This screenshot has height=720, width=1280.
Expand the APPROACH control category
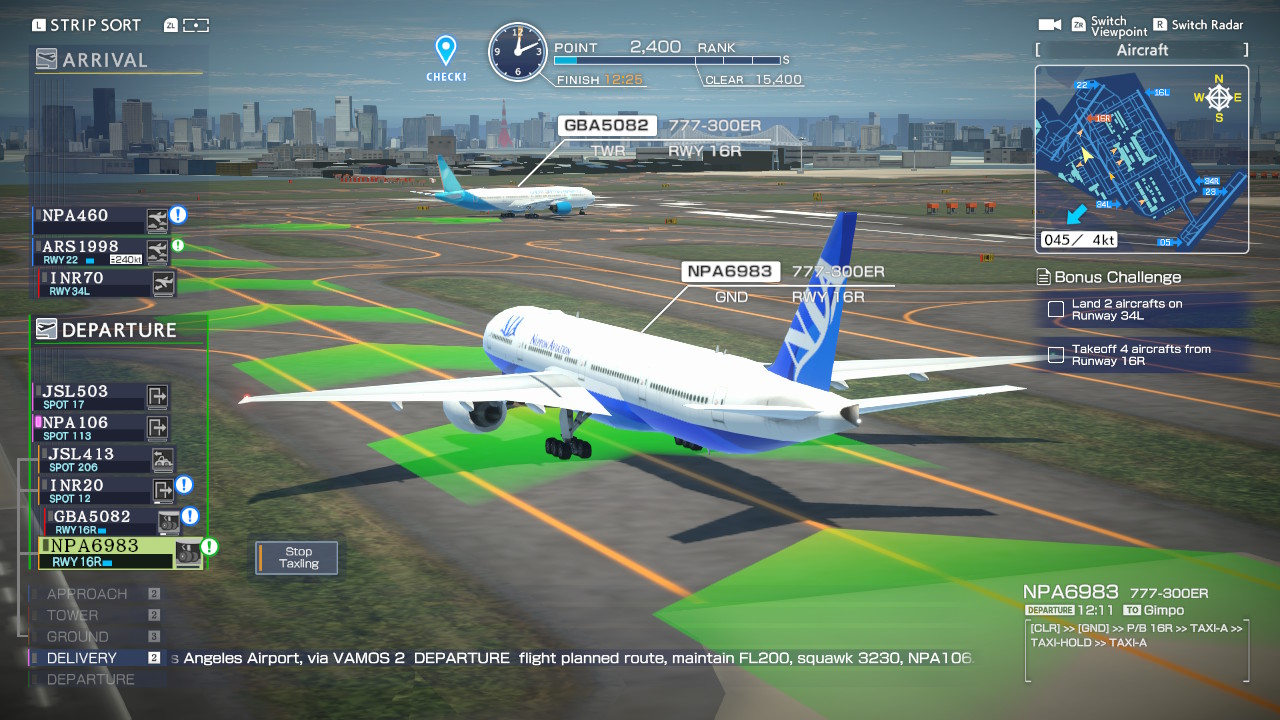coord(87,593)
